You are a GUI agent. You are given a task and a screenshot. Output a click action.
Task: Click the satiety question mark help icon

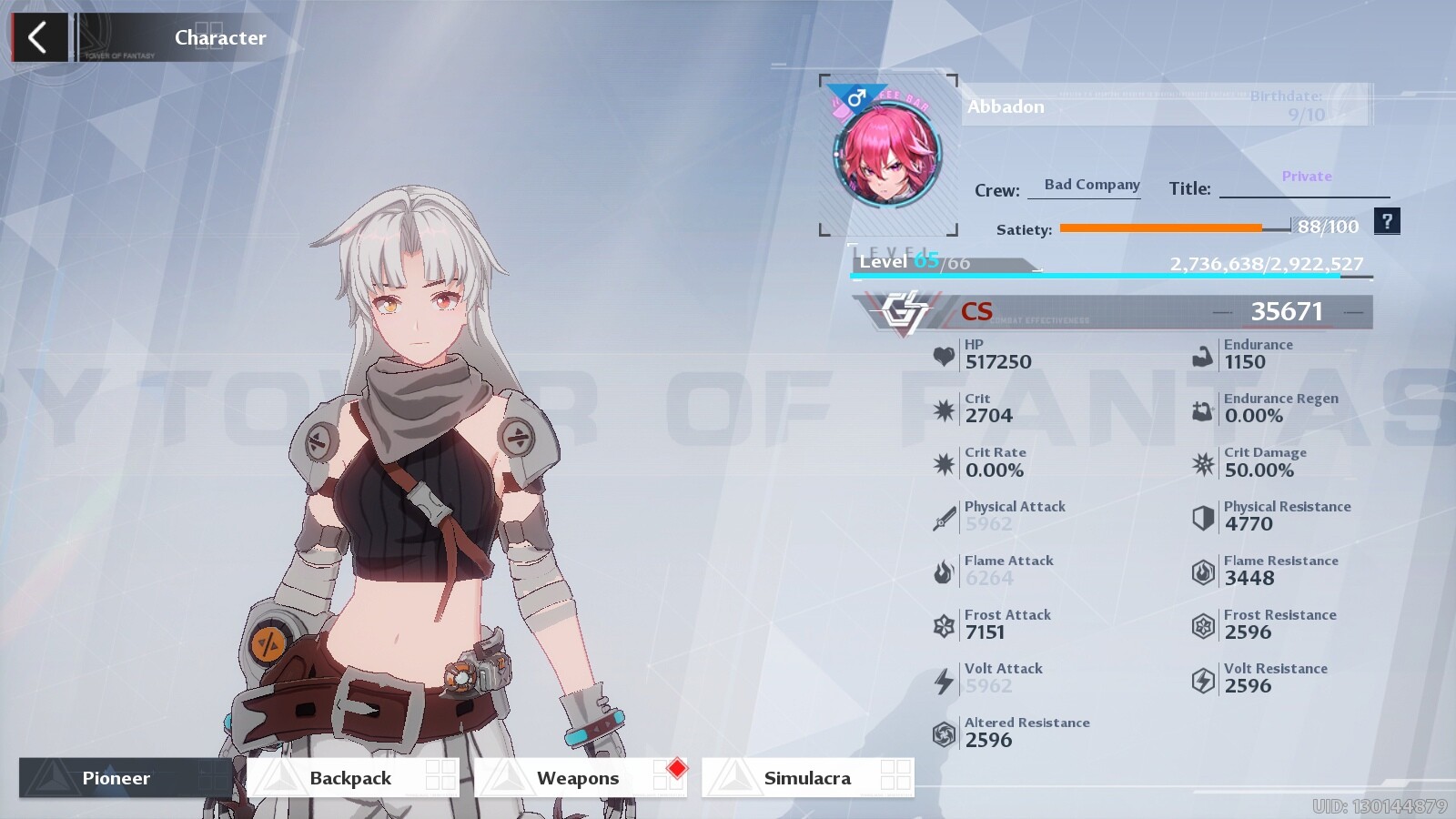pyautogui.click(x=1387, y=221)
